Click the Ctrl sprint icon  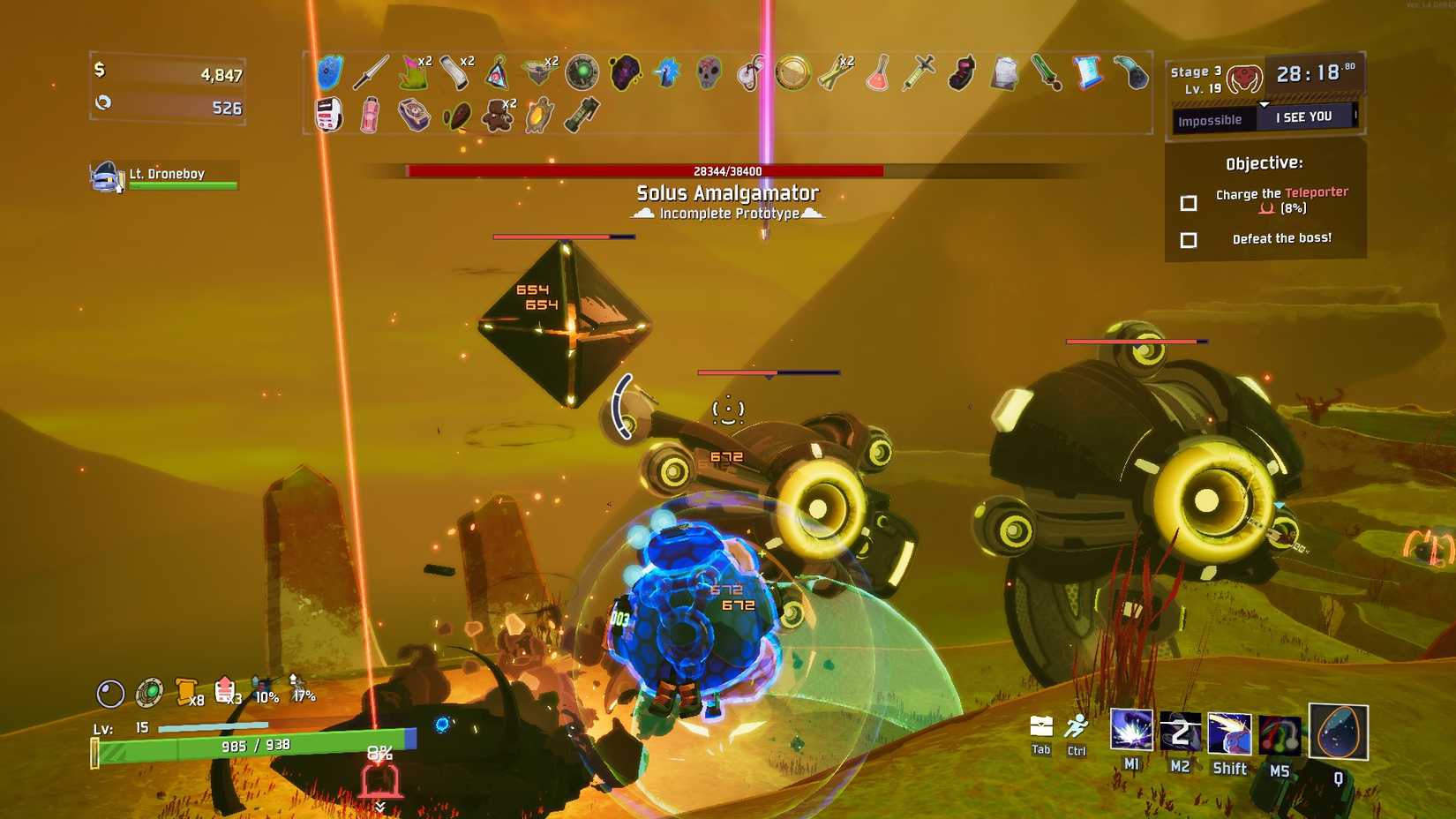pos(1077,727)
